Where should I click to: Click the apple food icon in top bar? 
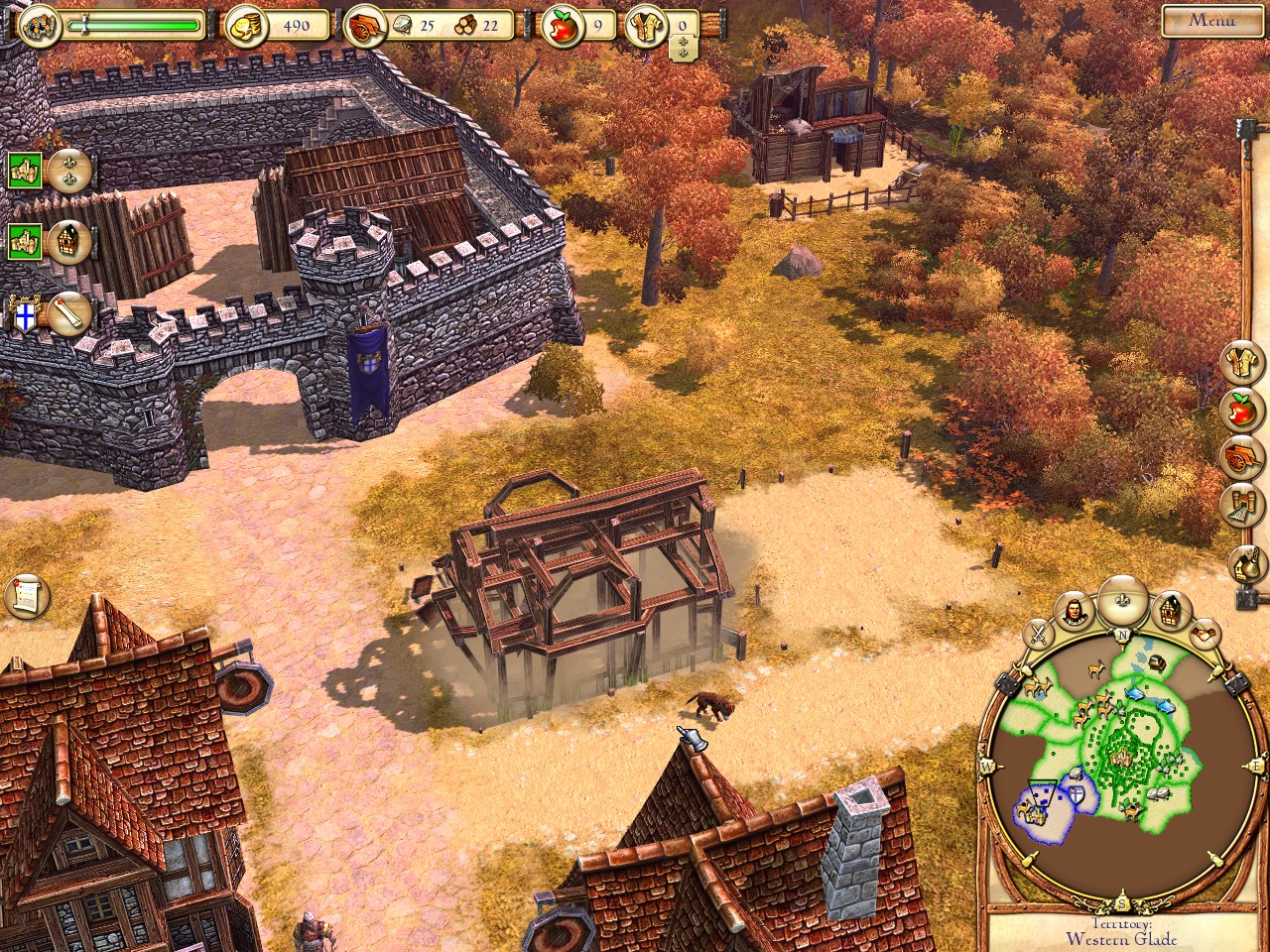tap(562, 27)
